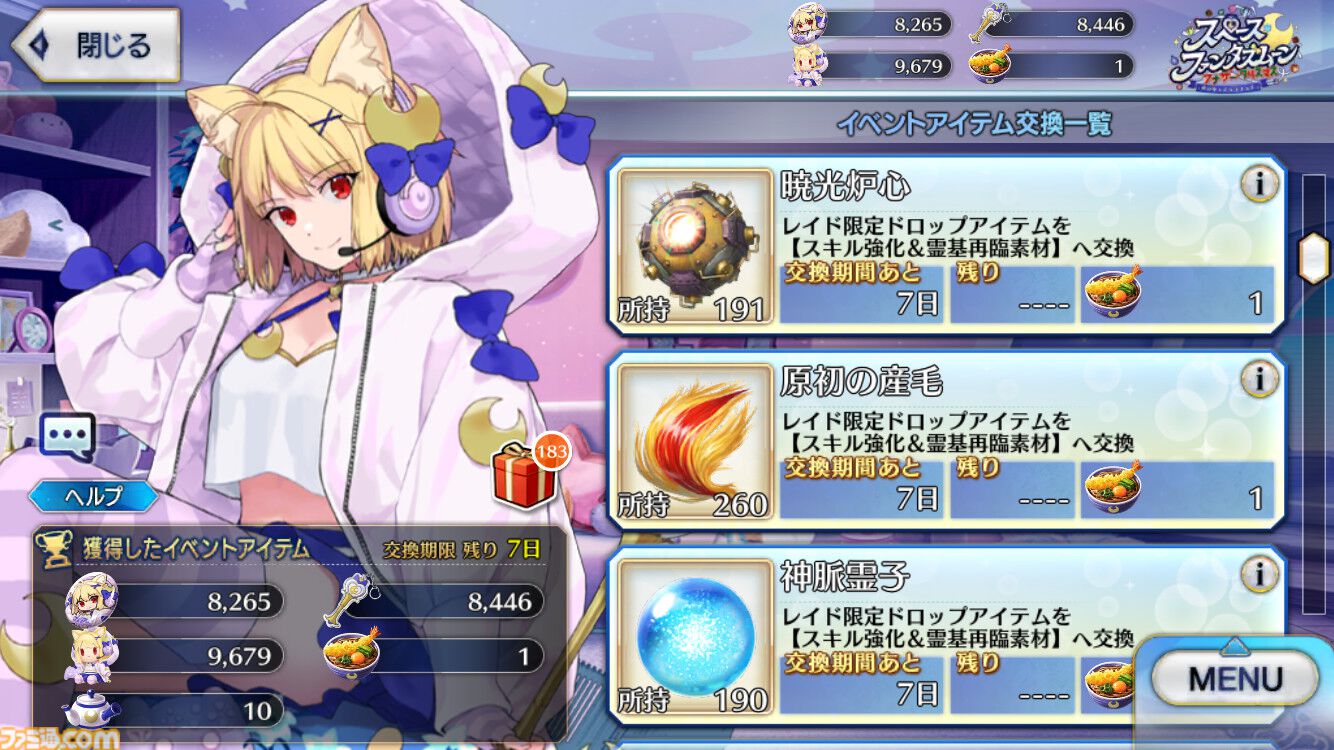
Task: Open the MENU panel
Action: point(1235,676)
